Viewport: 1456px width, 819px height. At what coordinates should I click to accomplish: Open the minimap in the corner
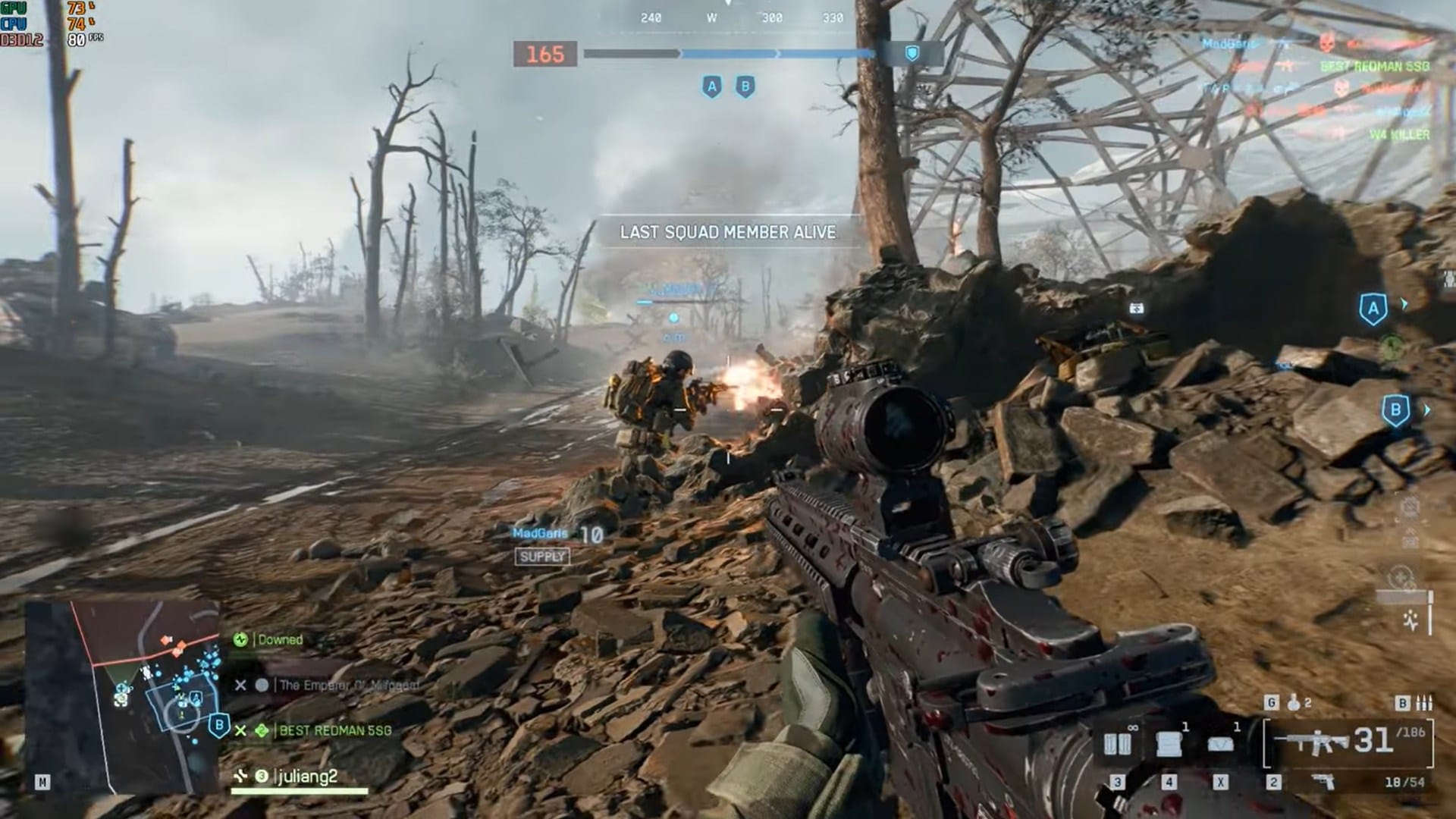(123, 696)
